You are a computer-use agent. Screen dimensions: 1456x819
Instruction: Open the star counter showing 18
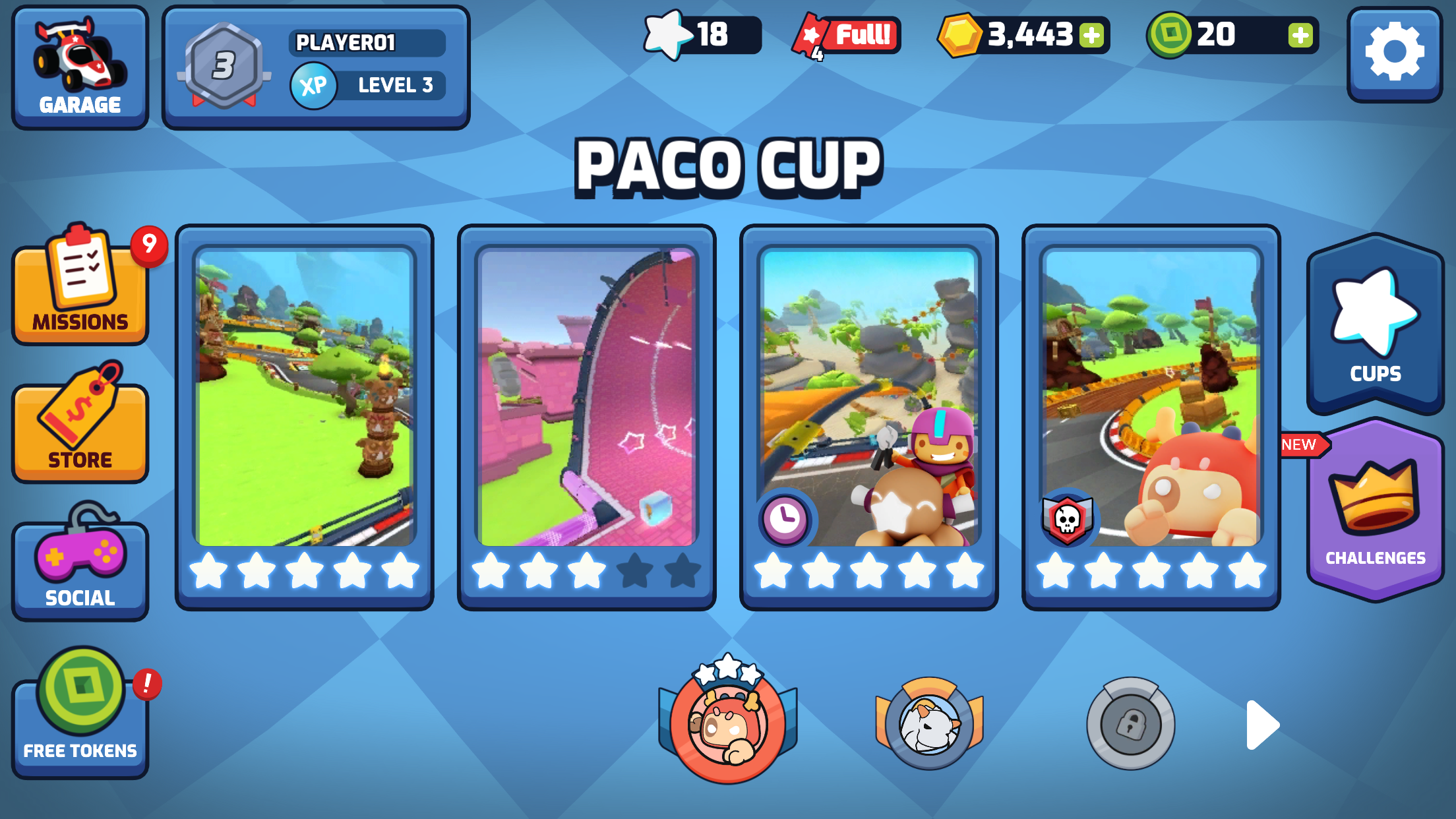click(x=699, y=36)
